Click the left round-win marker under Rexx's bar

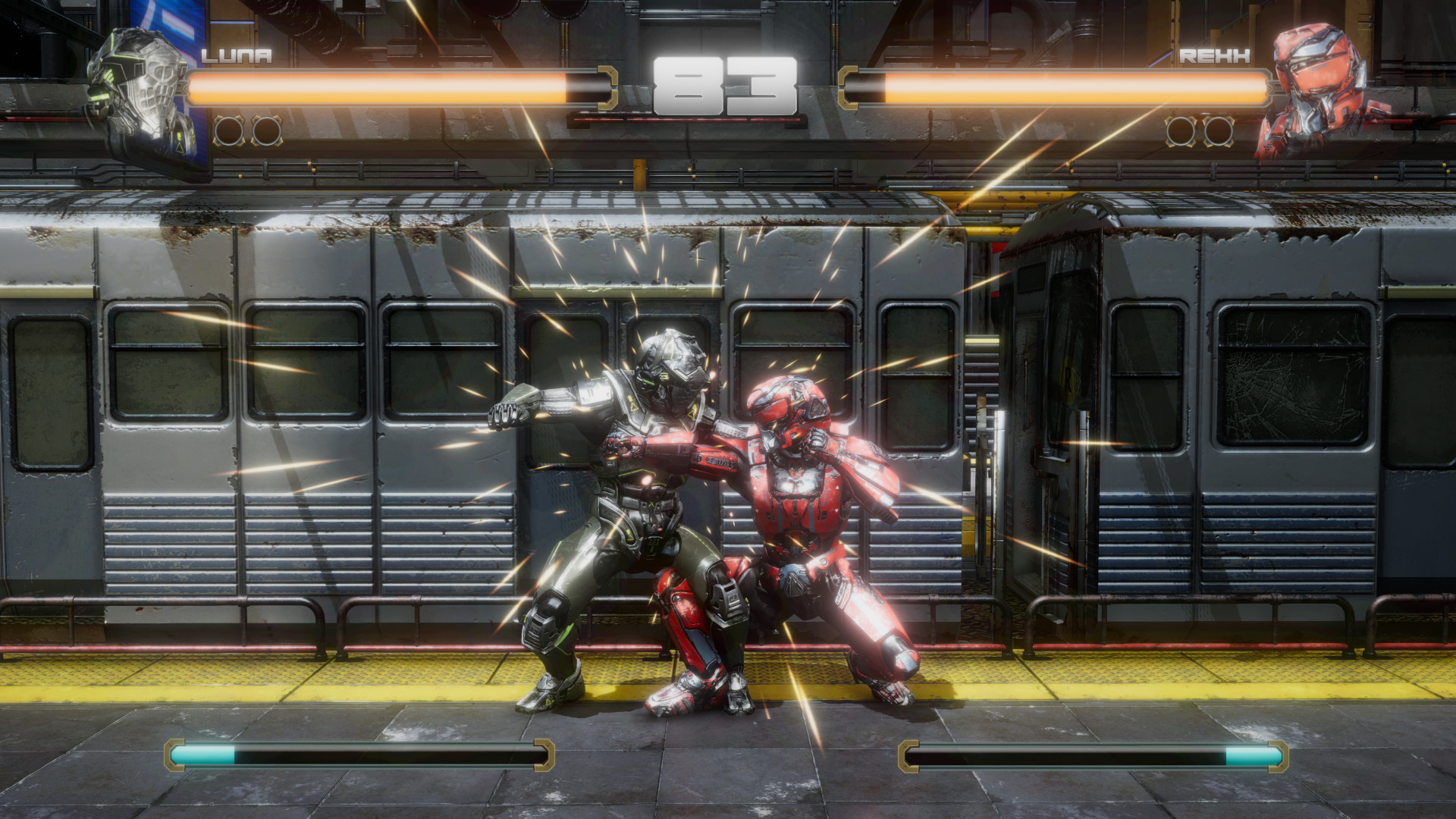tap(1181, 129)
